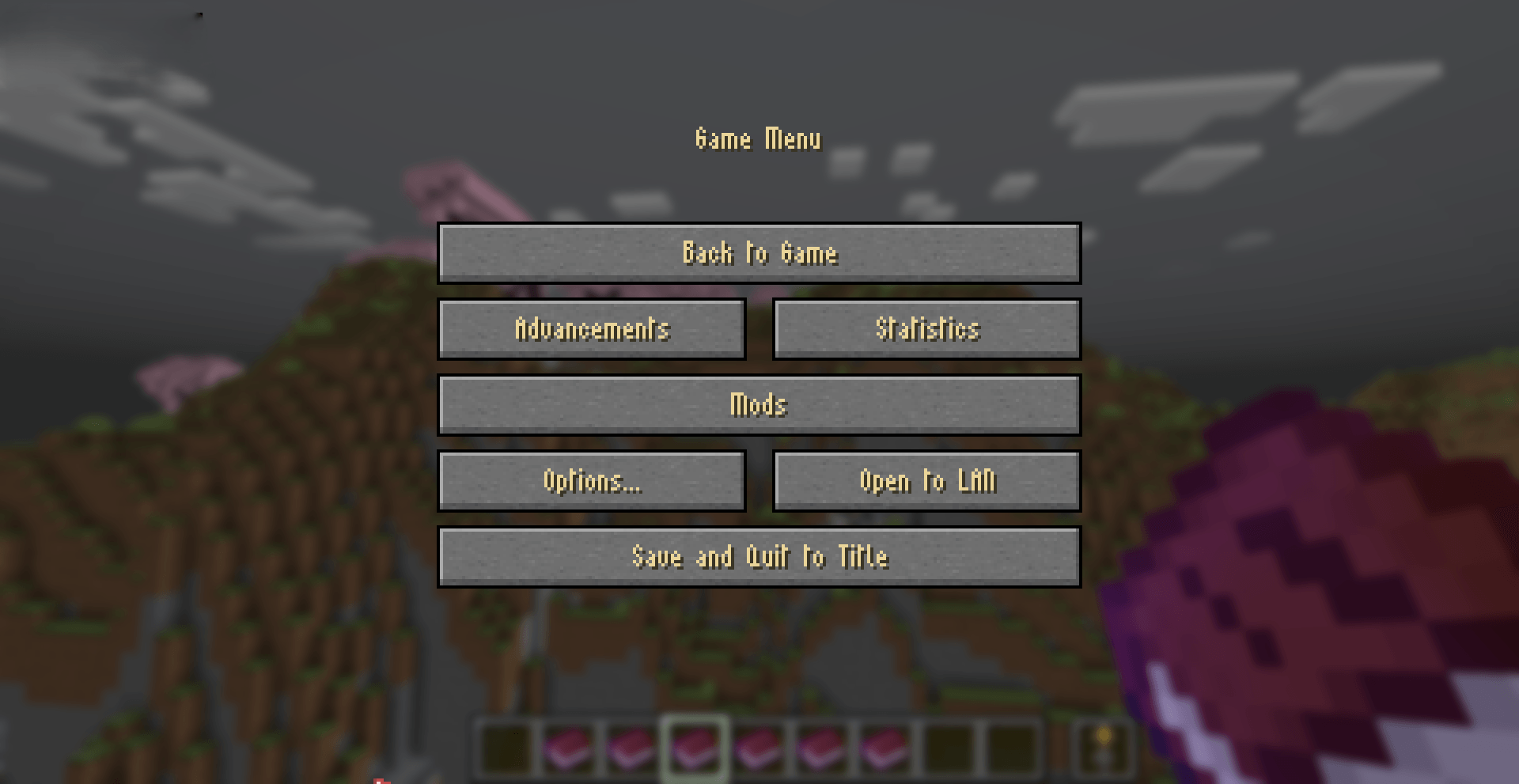Viewport: 1519px width, 784px height.
Task: View your Statistics
Action: coord(926,329)
